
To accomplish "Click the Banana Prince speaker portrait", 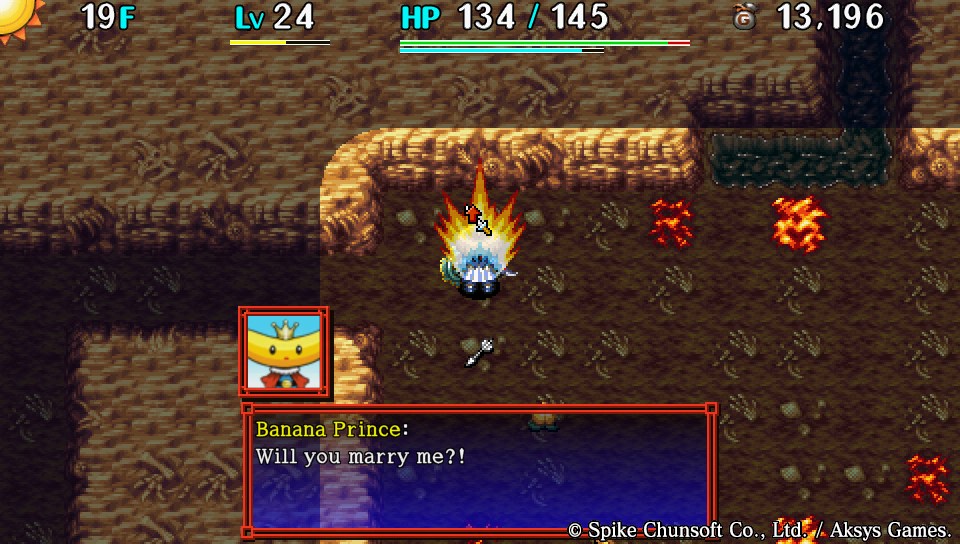I will click(x=283, y=351).
